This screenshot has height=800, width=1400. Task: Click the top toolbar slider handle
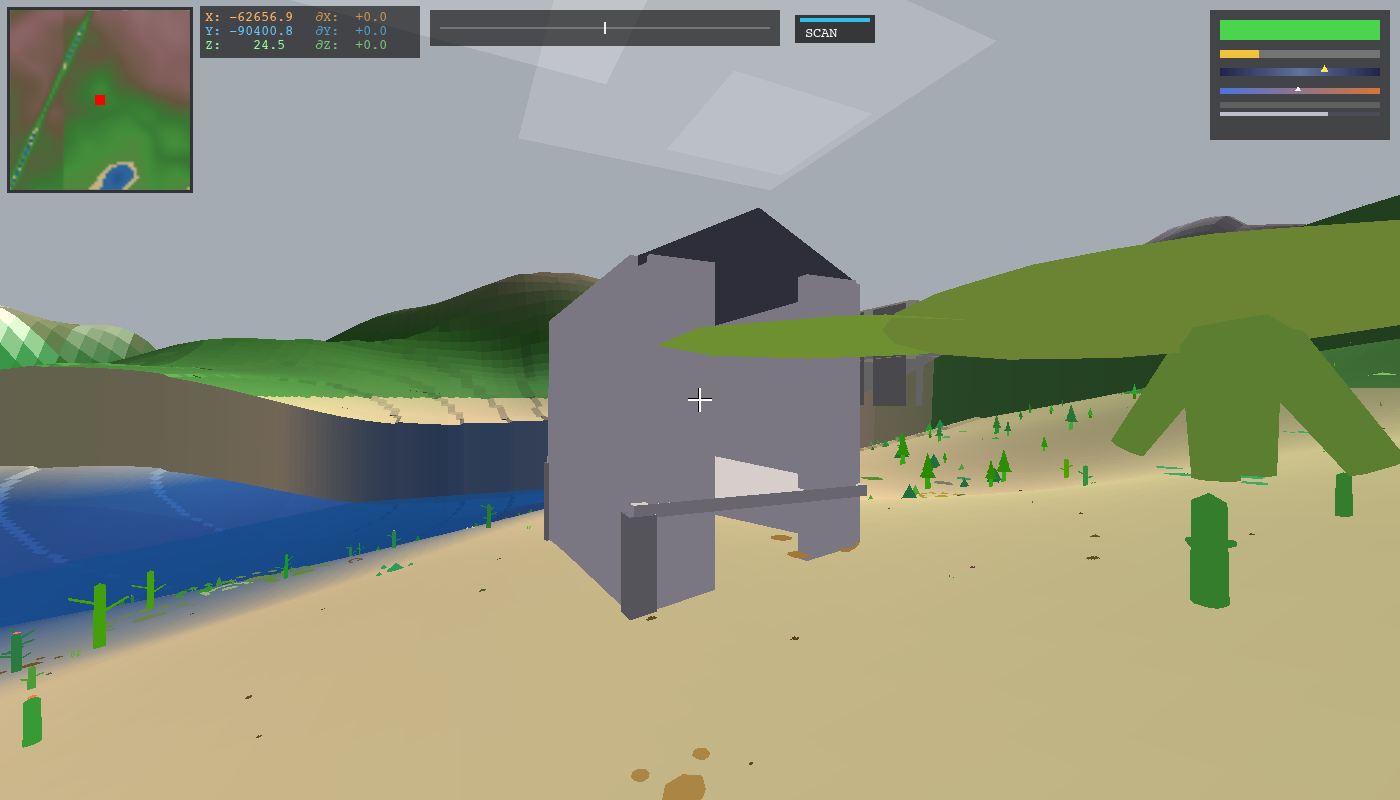[605, 27]
